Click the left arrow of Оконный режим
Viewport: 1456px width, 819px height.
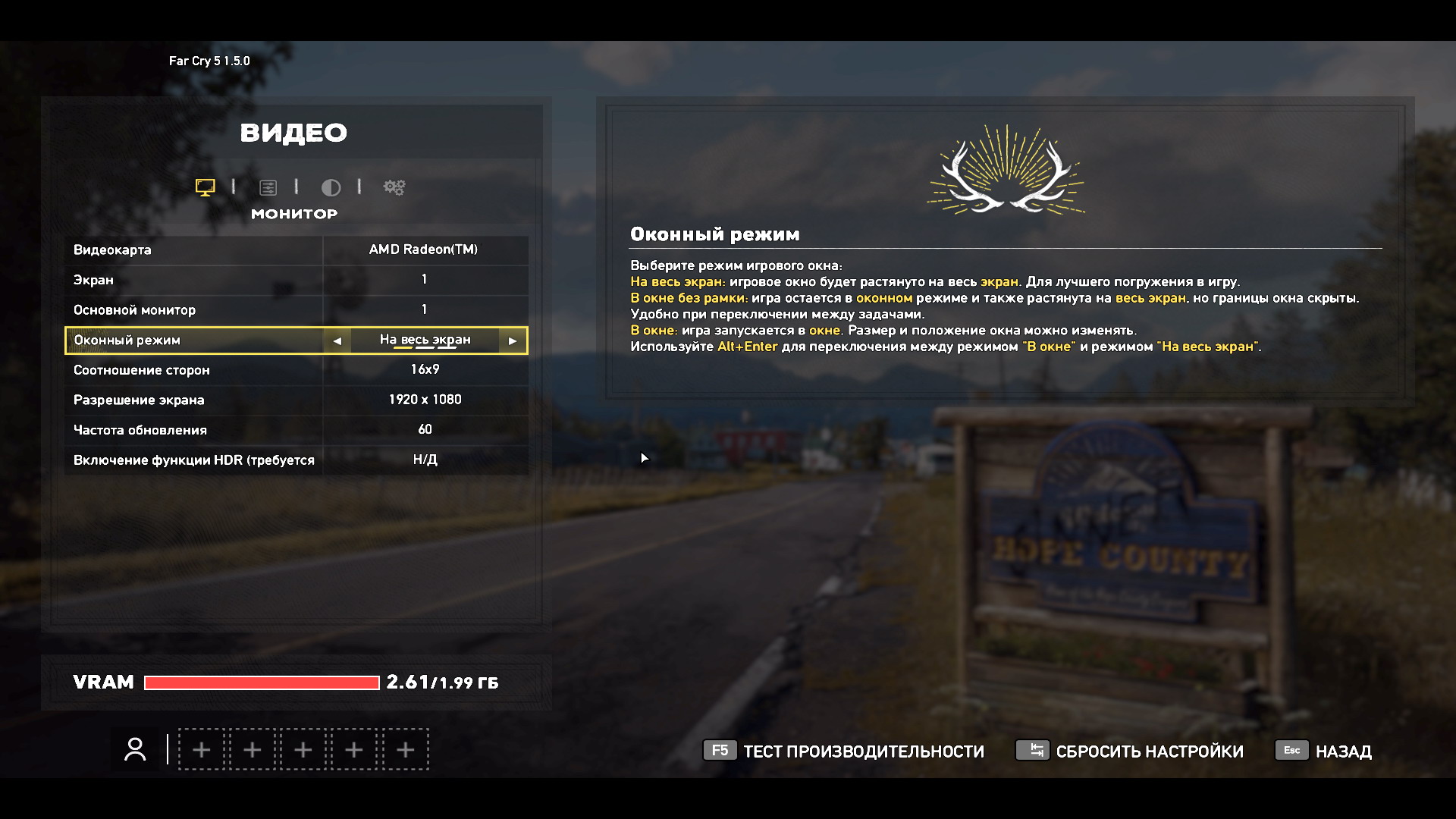click(x=337, y=340)
